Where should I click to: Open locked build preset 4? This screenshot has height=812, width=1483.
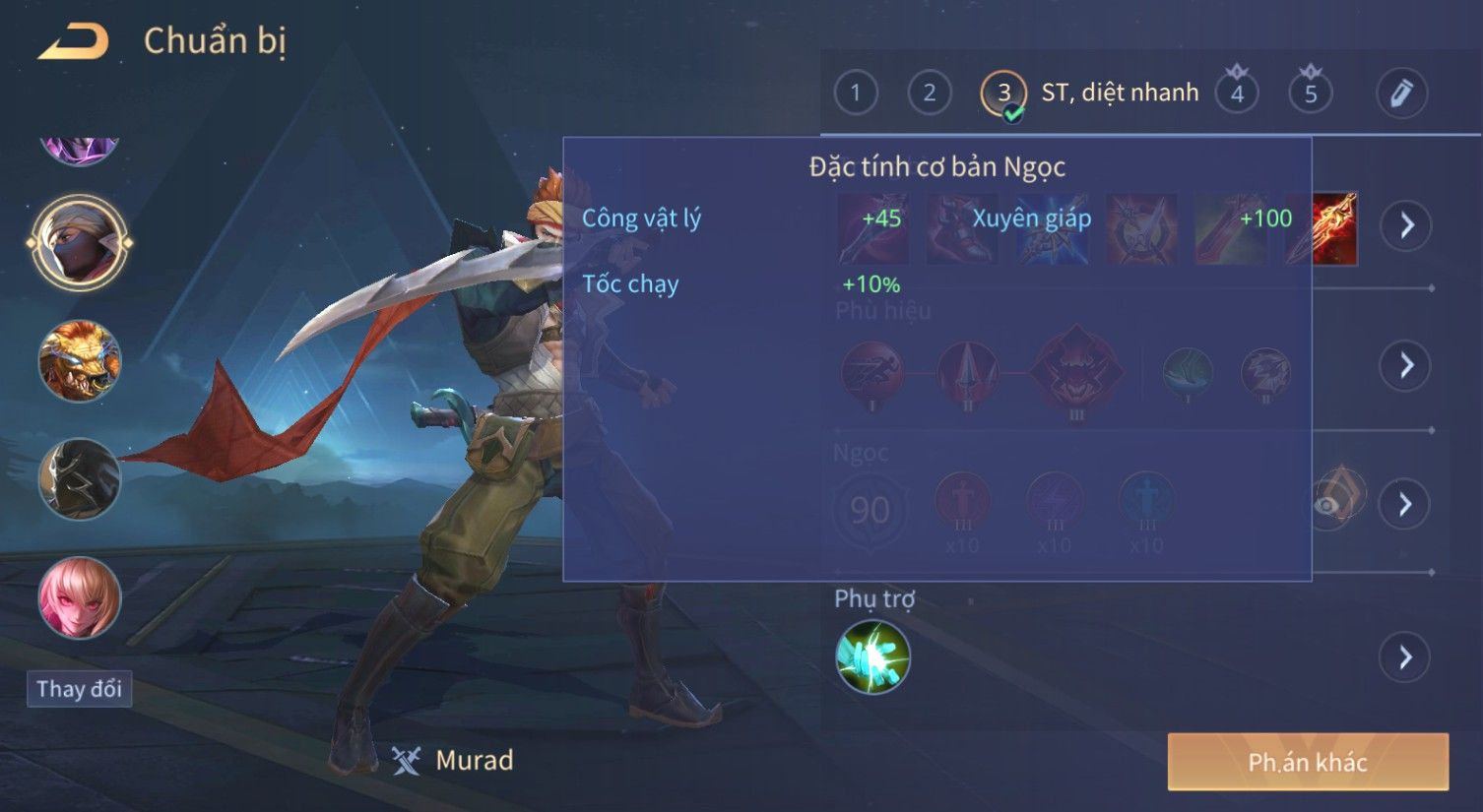pos(1237,94)
